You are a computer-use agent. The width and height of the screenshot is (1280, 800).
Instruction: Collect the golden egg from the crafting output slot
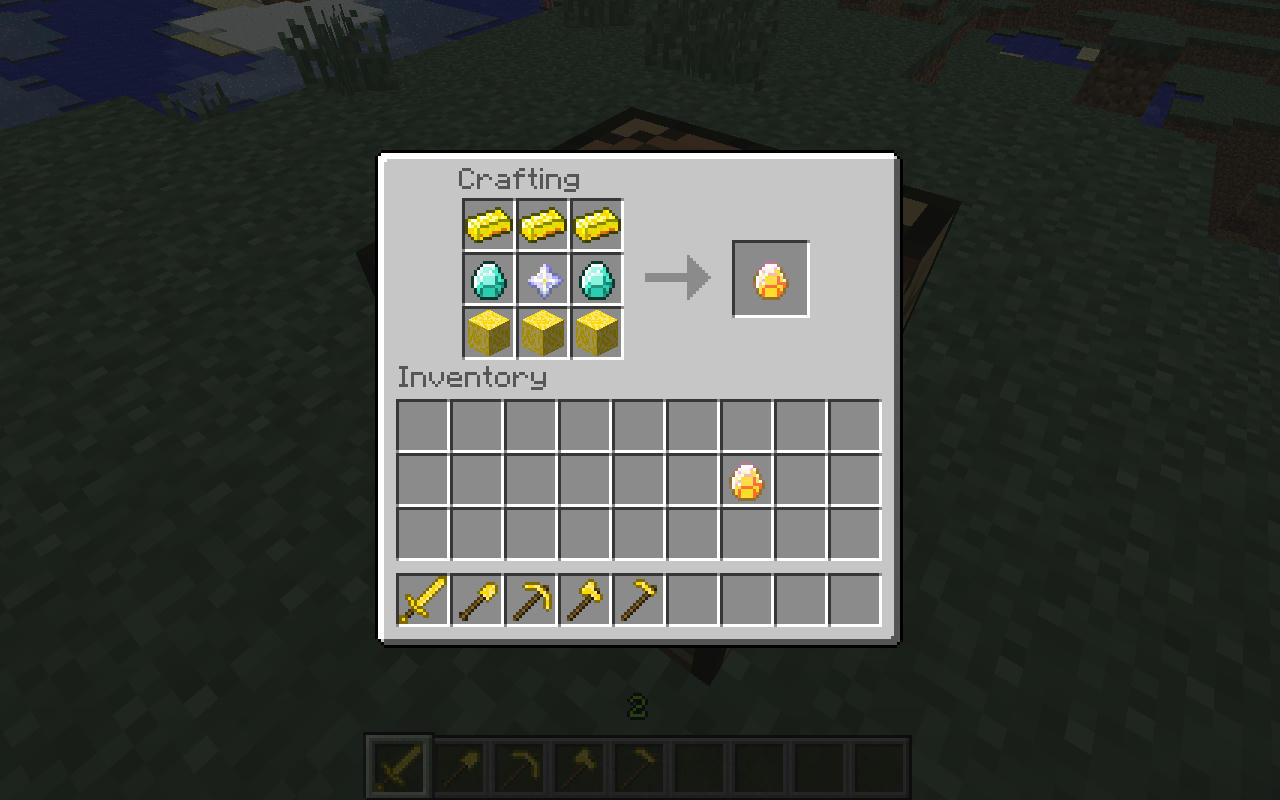771,279
